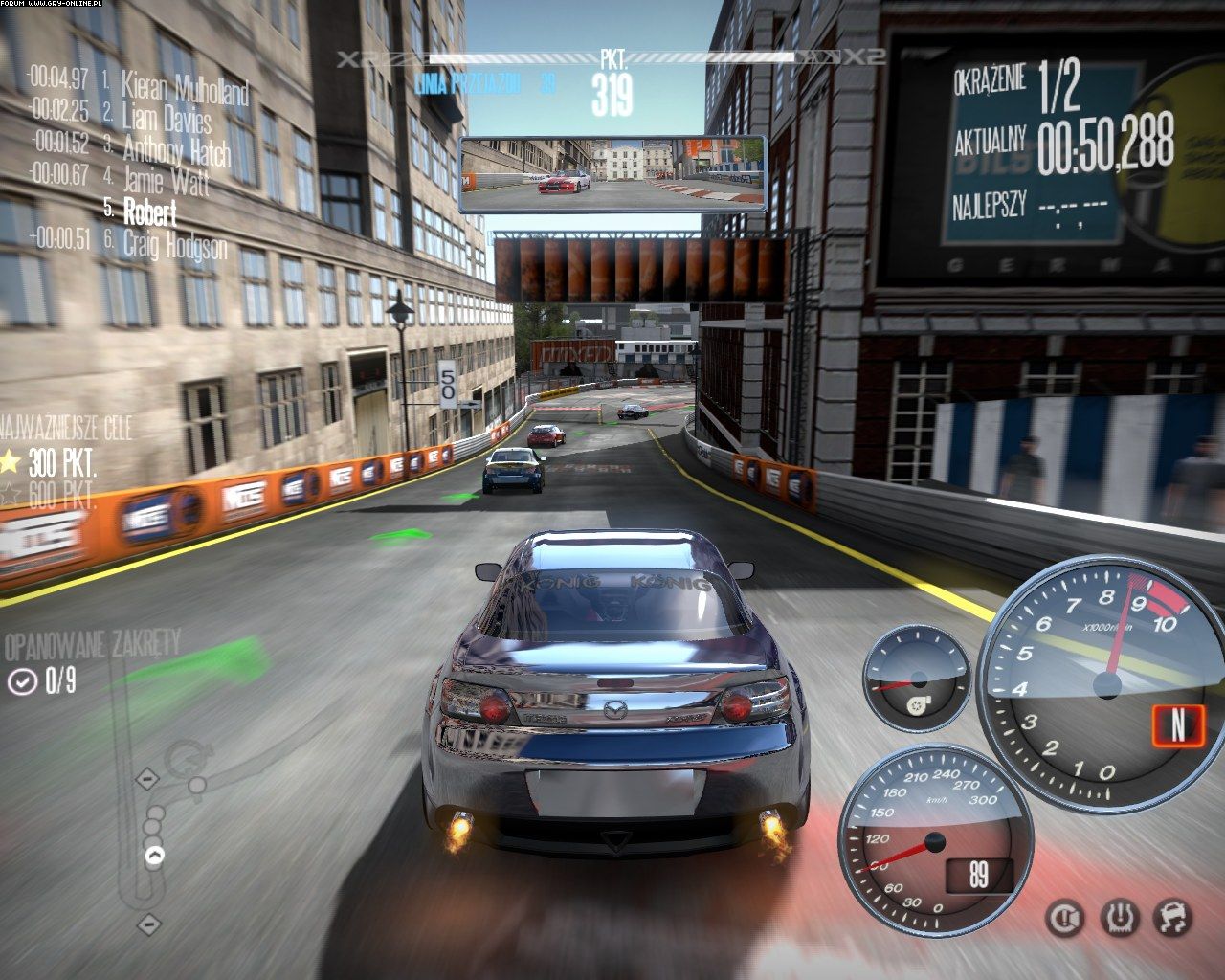Click the 300 PKT. gold star objective
Viewport: 1225px width, 980px height.
tap(10, 464)
